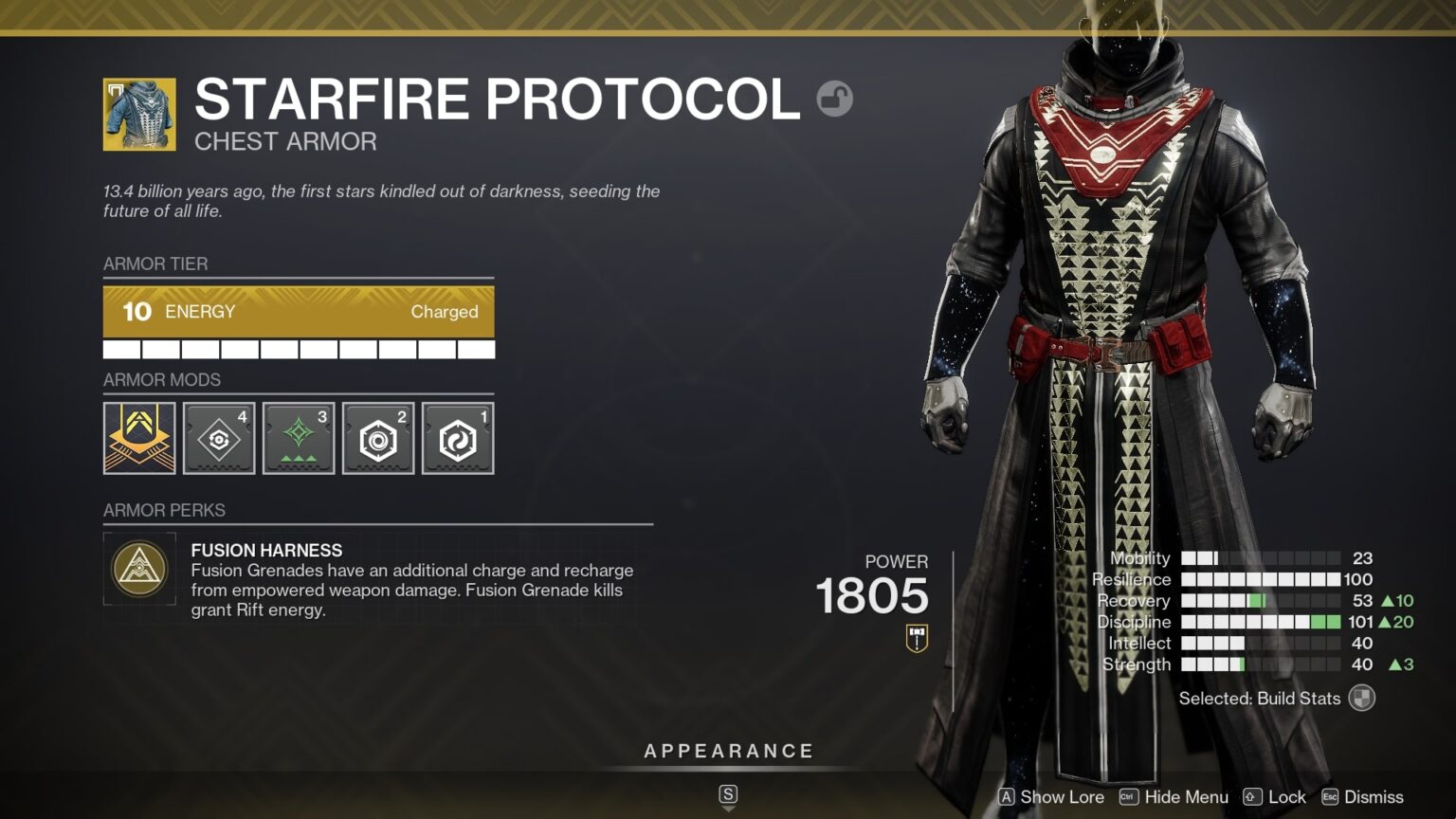
Task: Open the last mod slot costing 1 energy
Action: 457,437
